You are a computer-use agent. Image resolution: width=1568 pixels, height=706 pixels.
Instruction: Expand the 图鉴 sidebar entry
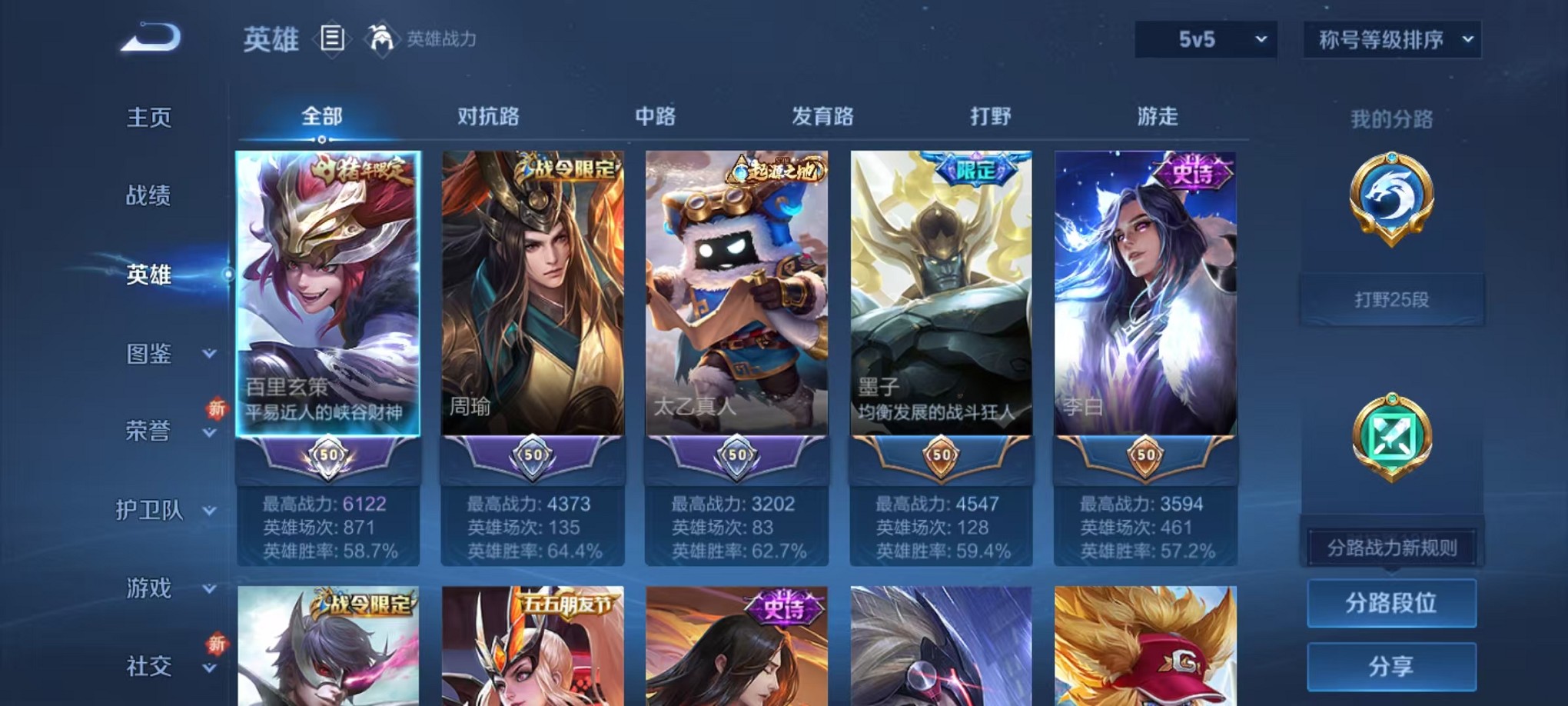point(148,355)
